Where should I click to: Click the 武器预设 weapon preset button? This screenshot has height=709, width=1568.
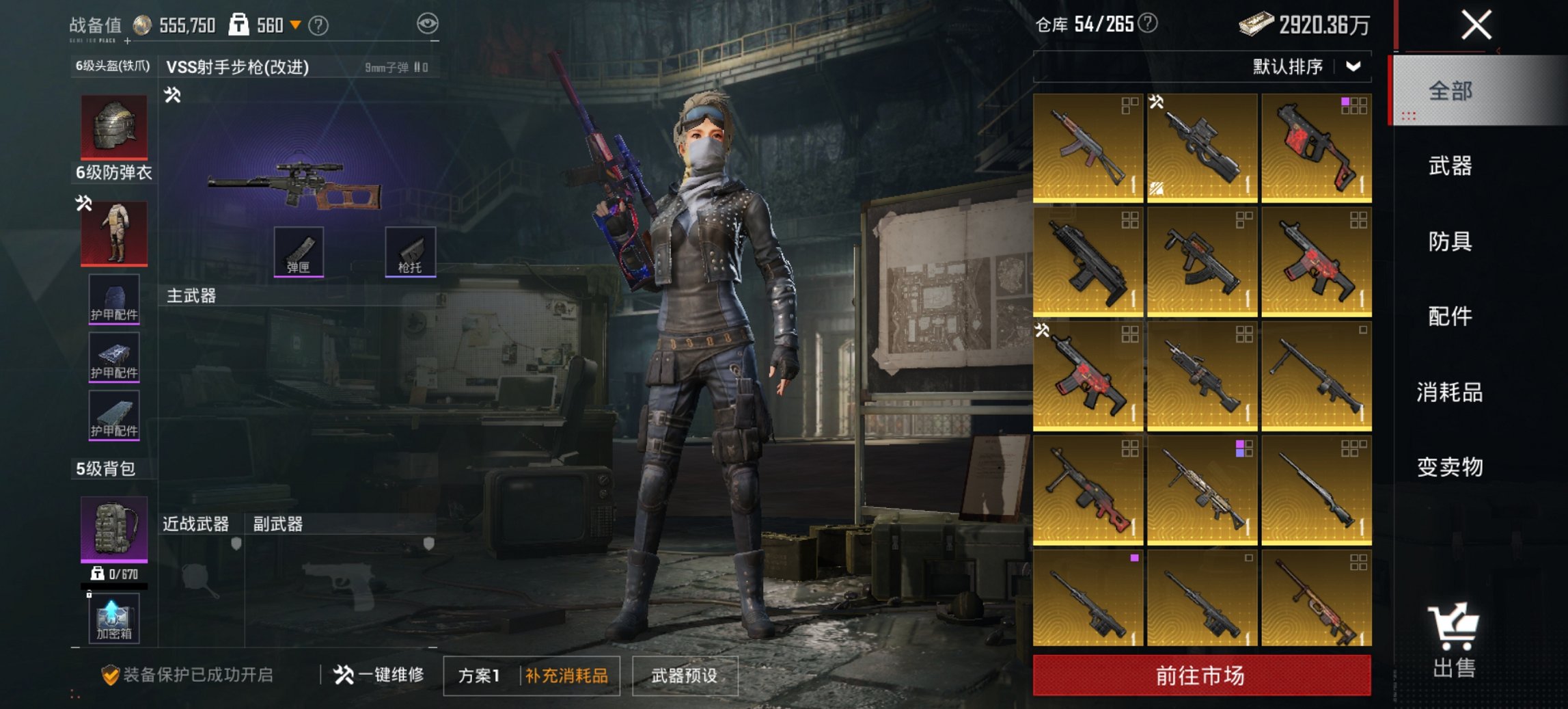pos(685,675)
